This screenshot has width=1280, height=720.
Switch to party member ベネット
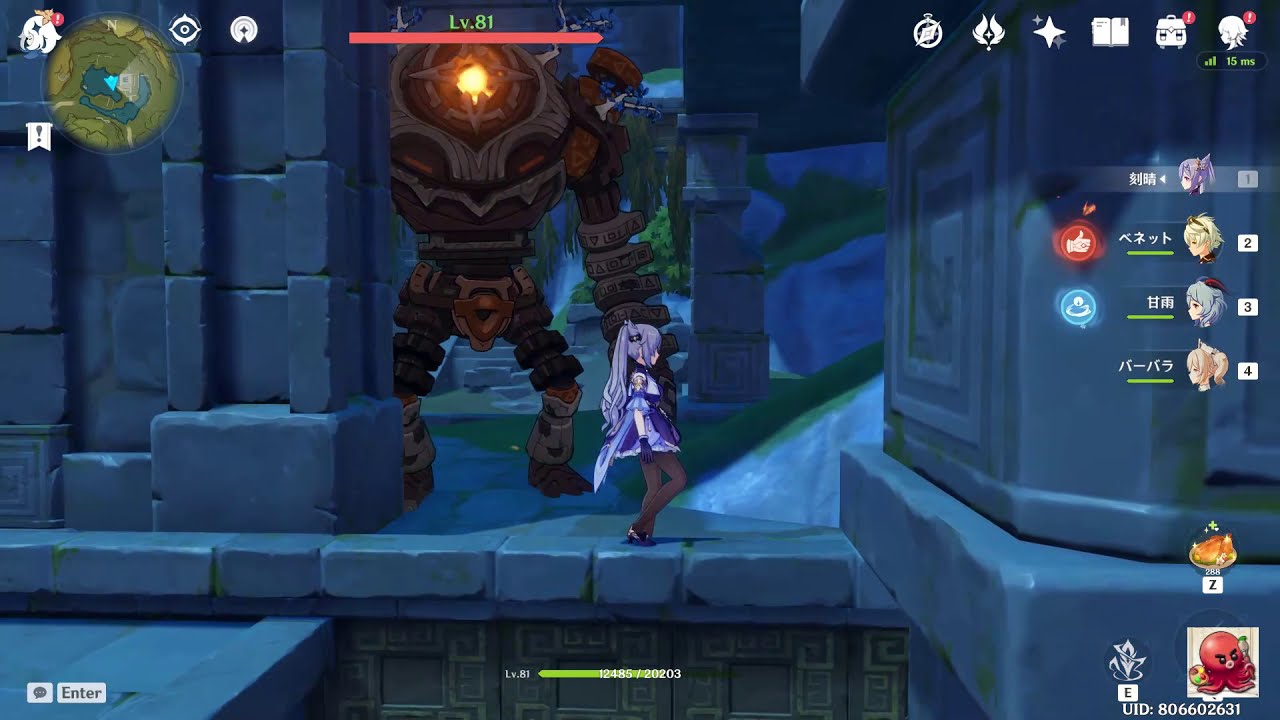pyautogui.click(x=1198, y=241)
